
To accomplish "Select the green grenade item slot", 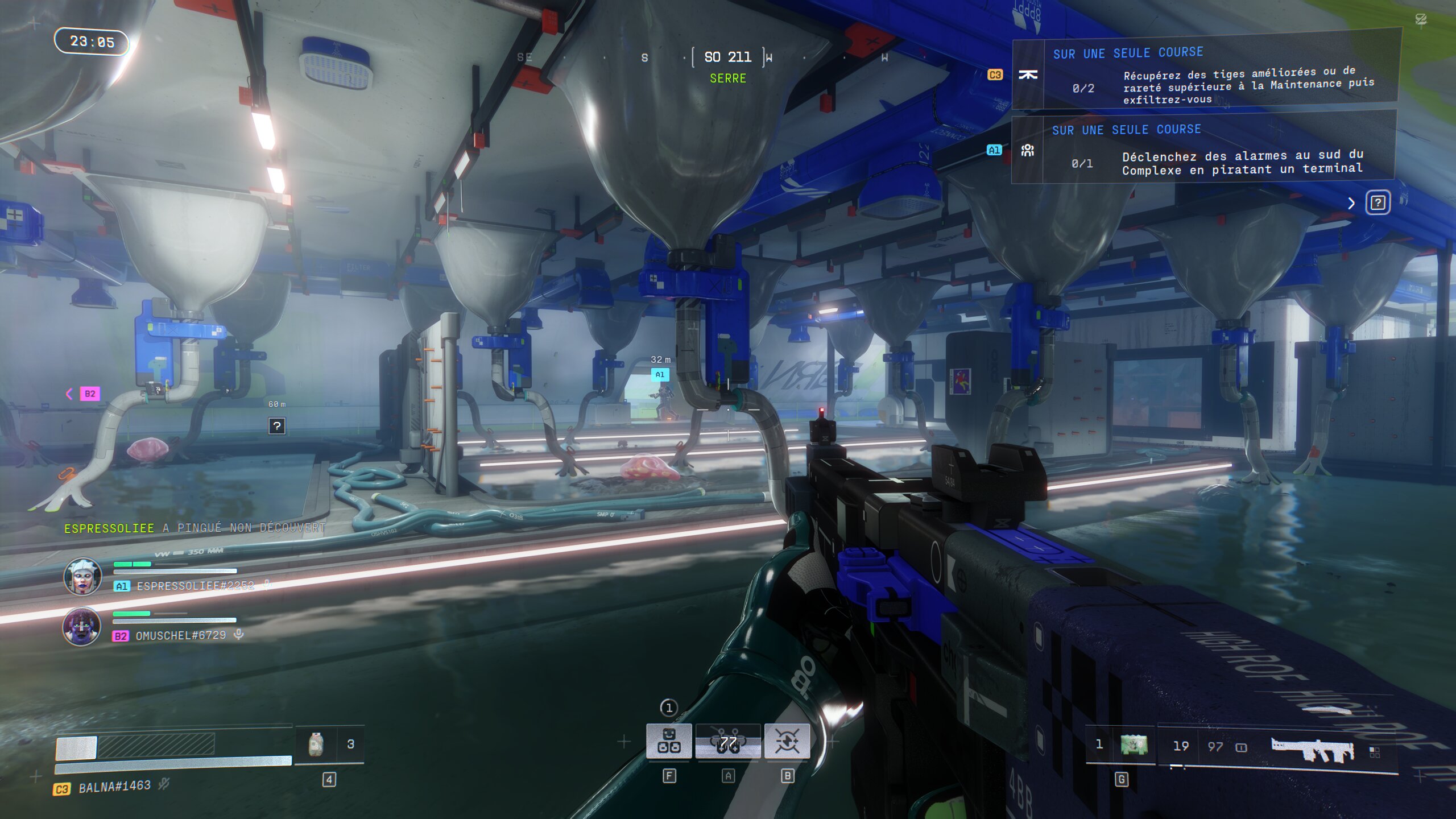I will tap(1134, 744).
